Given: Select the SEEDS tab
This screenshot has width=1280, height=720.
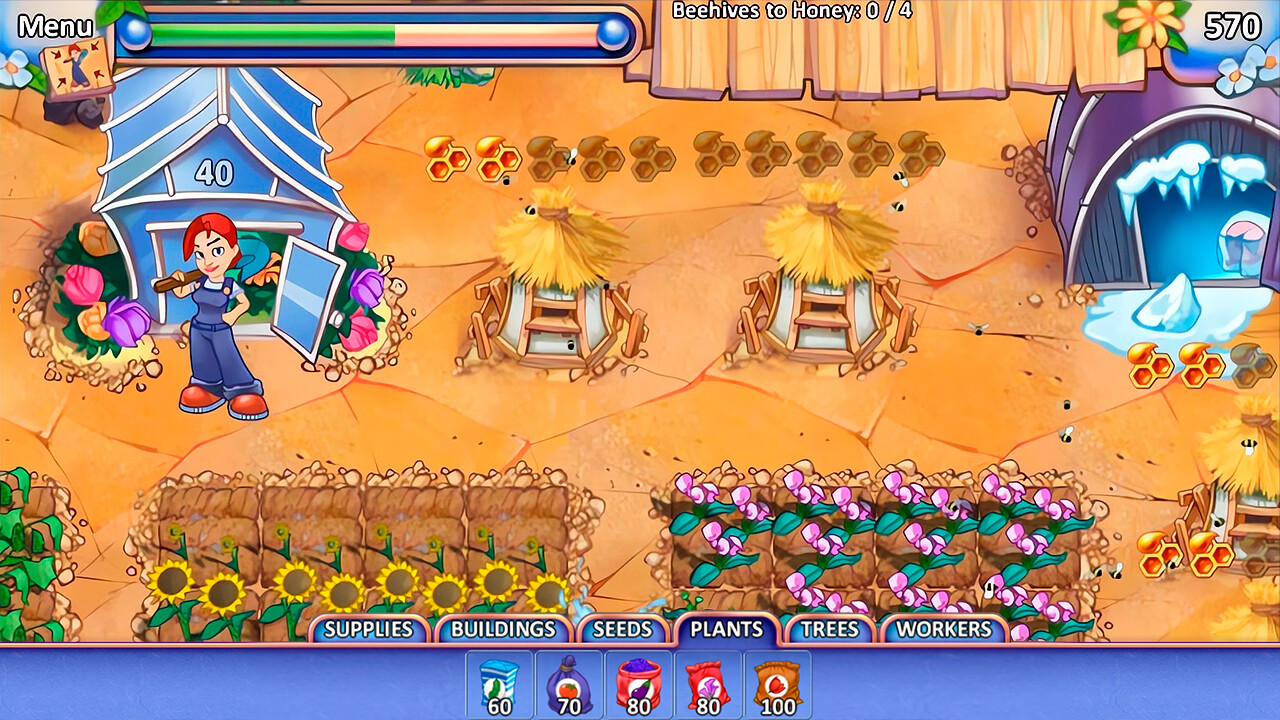Looking at the screenshot, I should 624,630.
